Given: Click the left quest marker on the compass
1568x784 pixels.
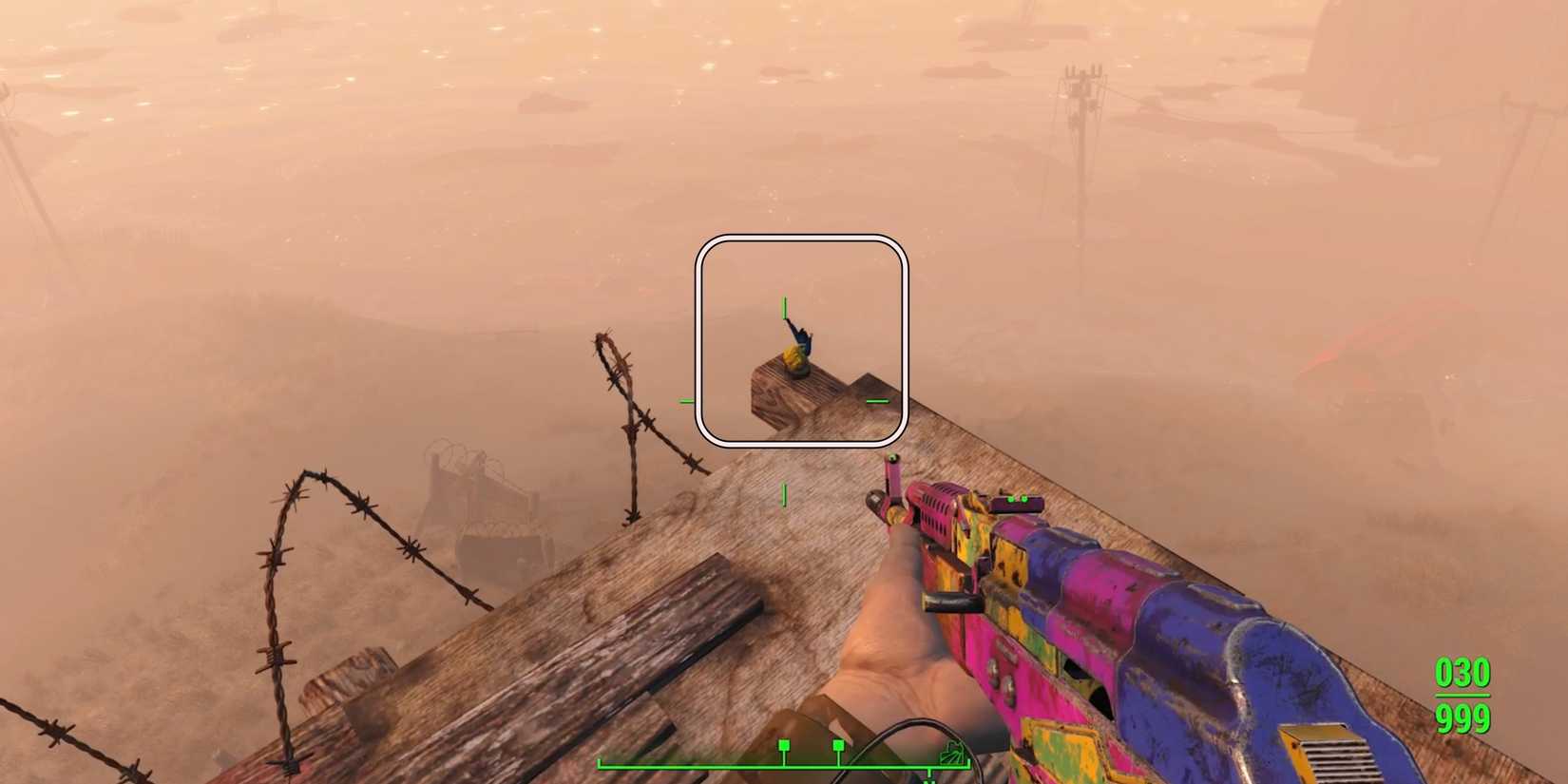Looking at the screenshot, I should pos(784,746).
